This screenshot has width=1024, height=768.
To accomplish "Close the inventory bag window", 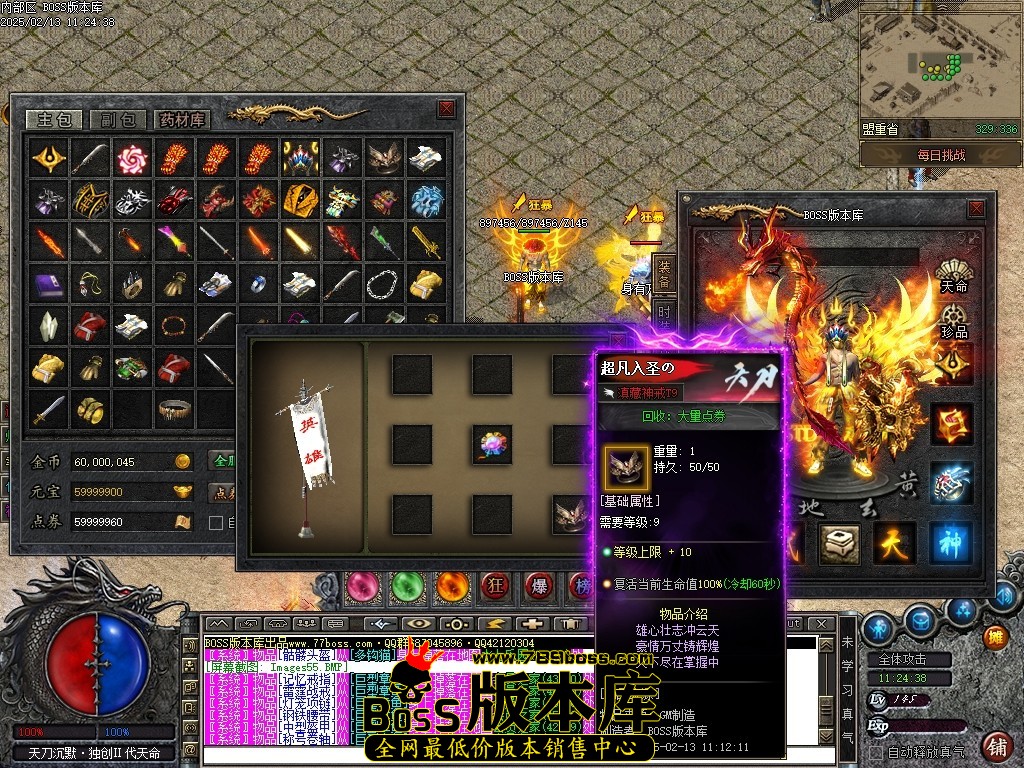I will [446, 109].
